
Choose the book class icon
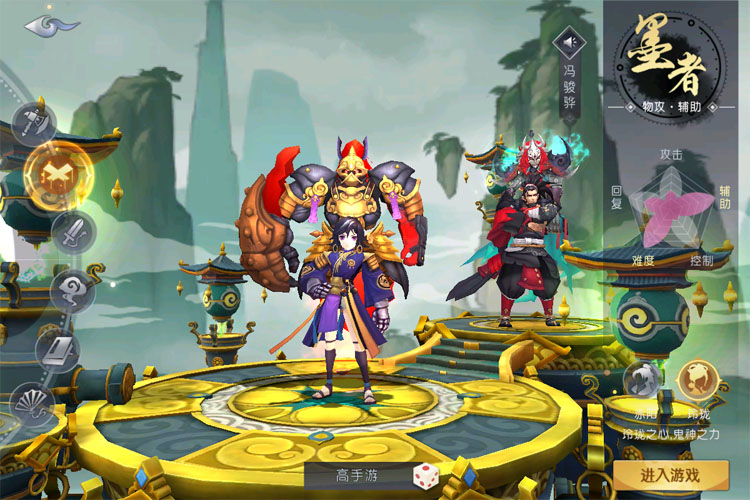pos(57,349)
